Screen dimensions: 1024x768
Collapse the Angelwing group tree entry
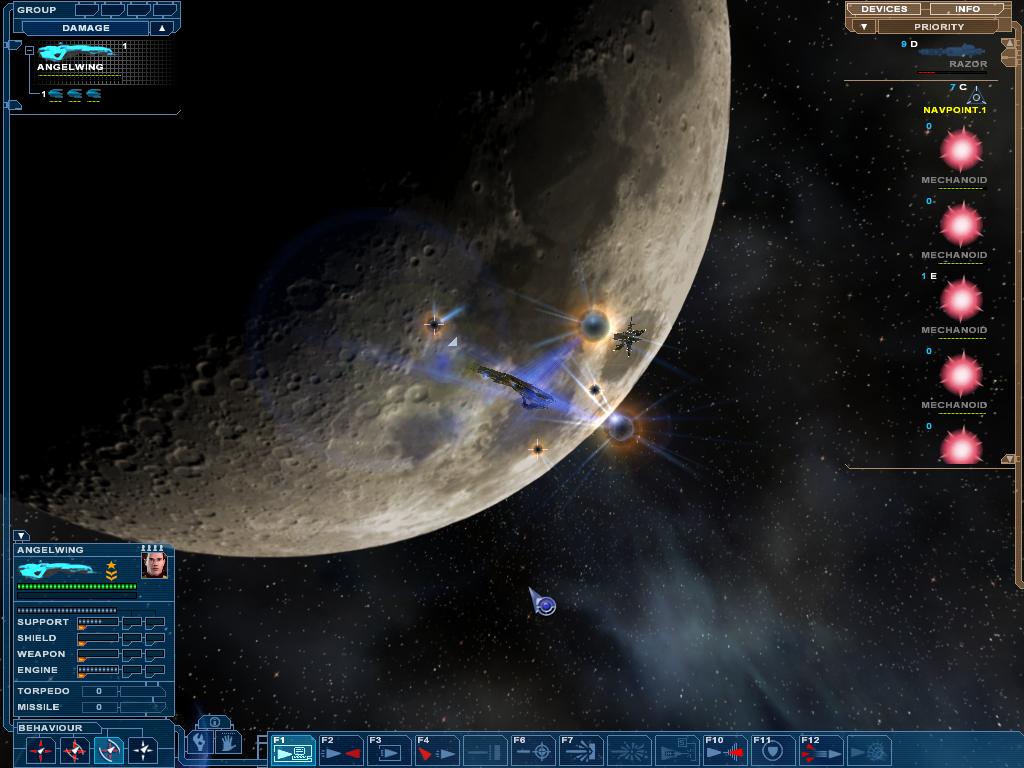point(30,50)
